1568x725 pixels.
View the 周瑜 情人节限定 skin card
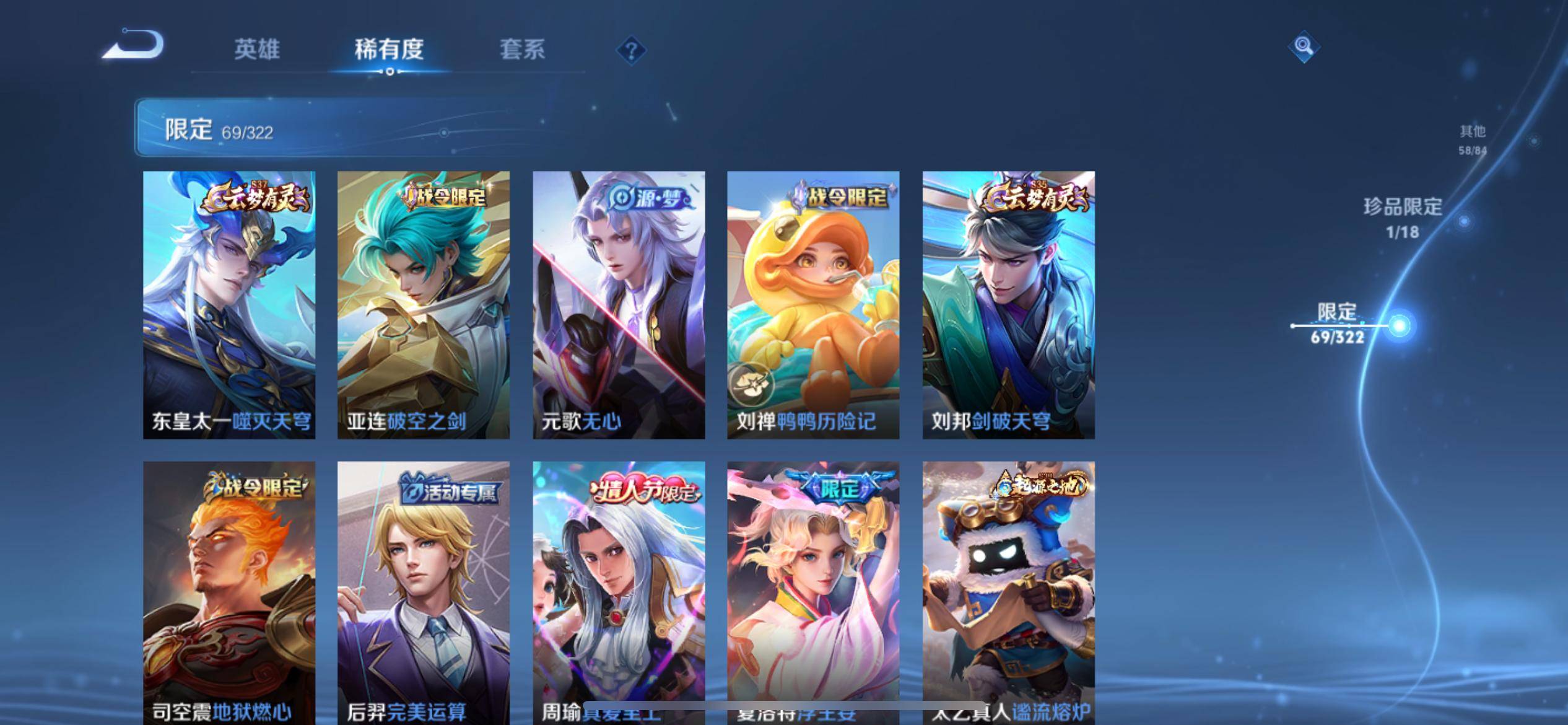pyautogui.click(x=619, y=592)
